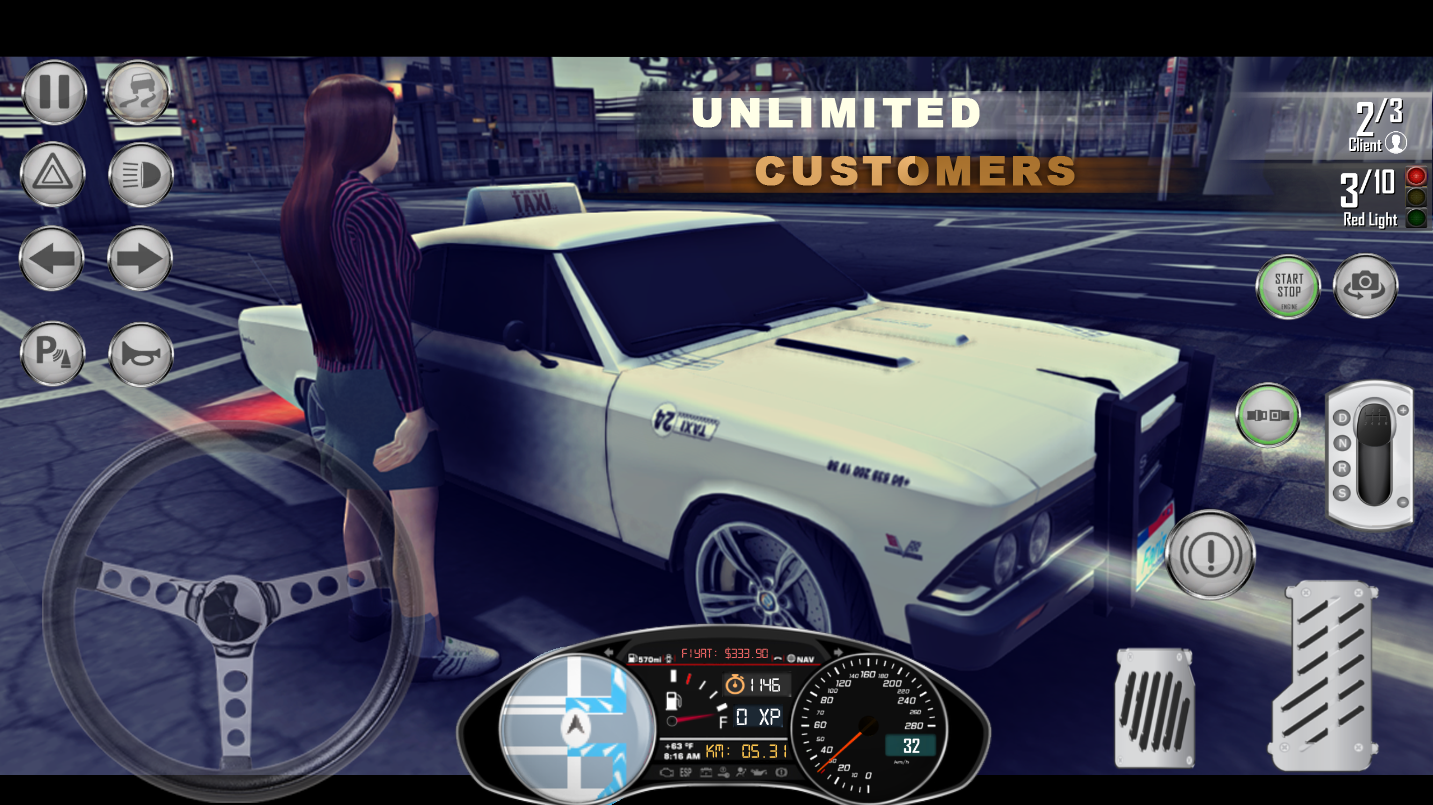
Task: Tap the NAV indicator on the dashboard
Action: (x=800, y=659)
